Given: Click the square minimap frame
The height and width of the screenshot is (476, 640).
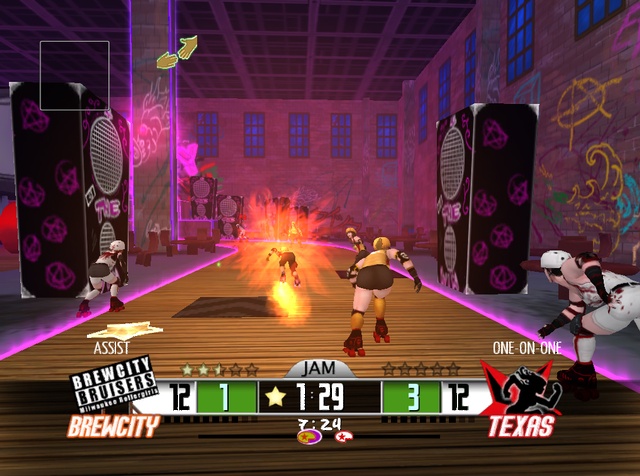Looking at the screenshot, I should coord(74,75).
